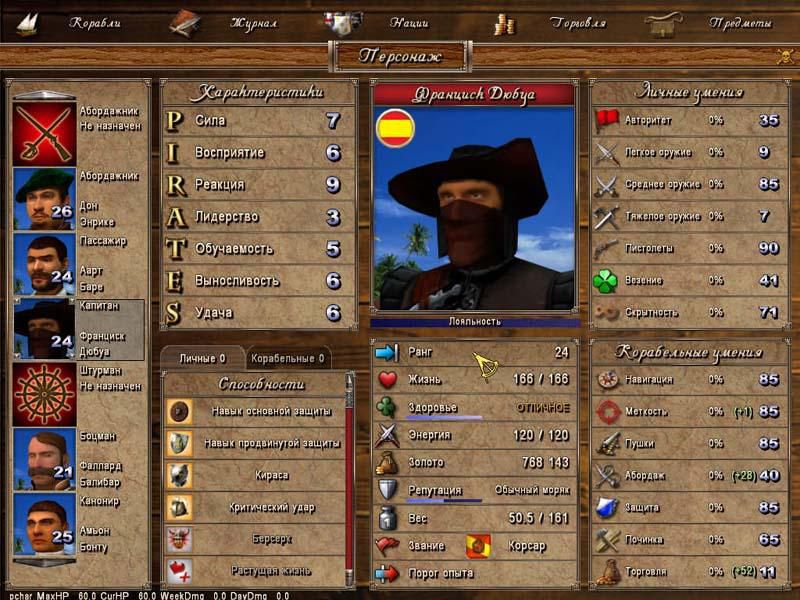Open the Предметы (Items) menu
Screen dimensions: 800x600
[739, 22]
